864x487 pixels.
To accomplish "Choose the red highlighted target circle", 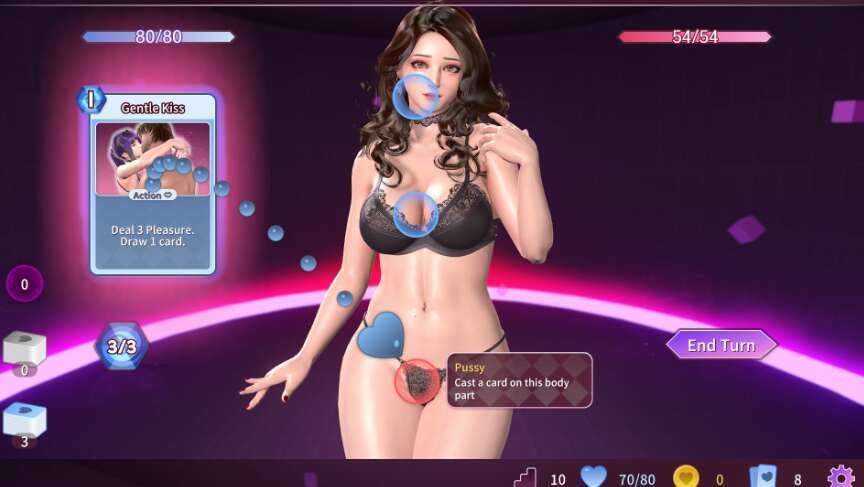I will (x=418, y=381).
